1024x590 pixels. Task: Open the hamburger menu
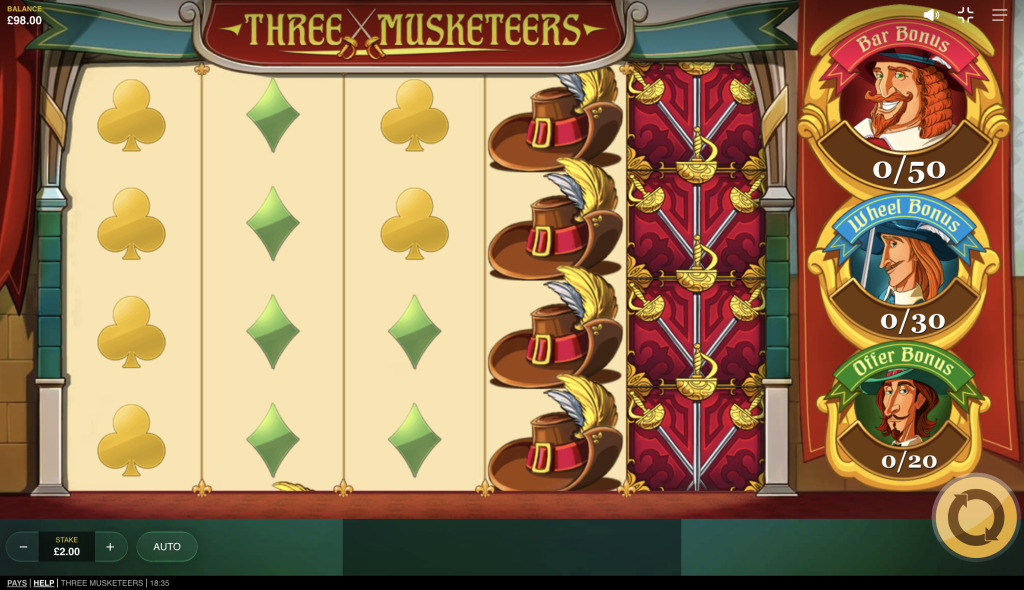[x=1000, y=15]
